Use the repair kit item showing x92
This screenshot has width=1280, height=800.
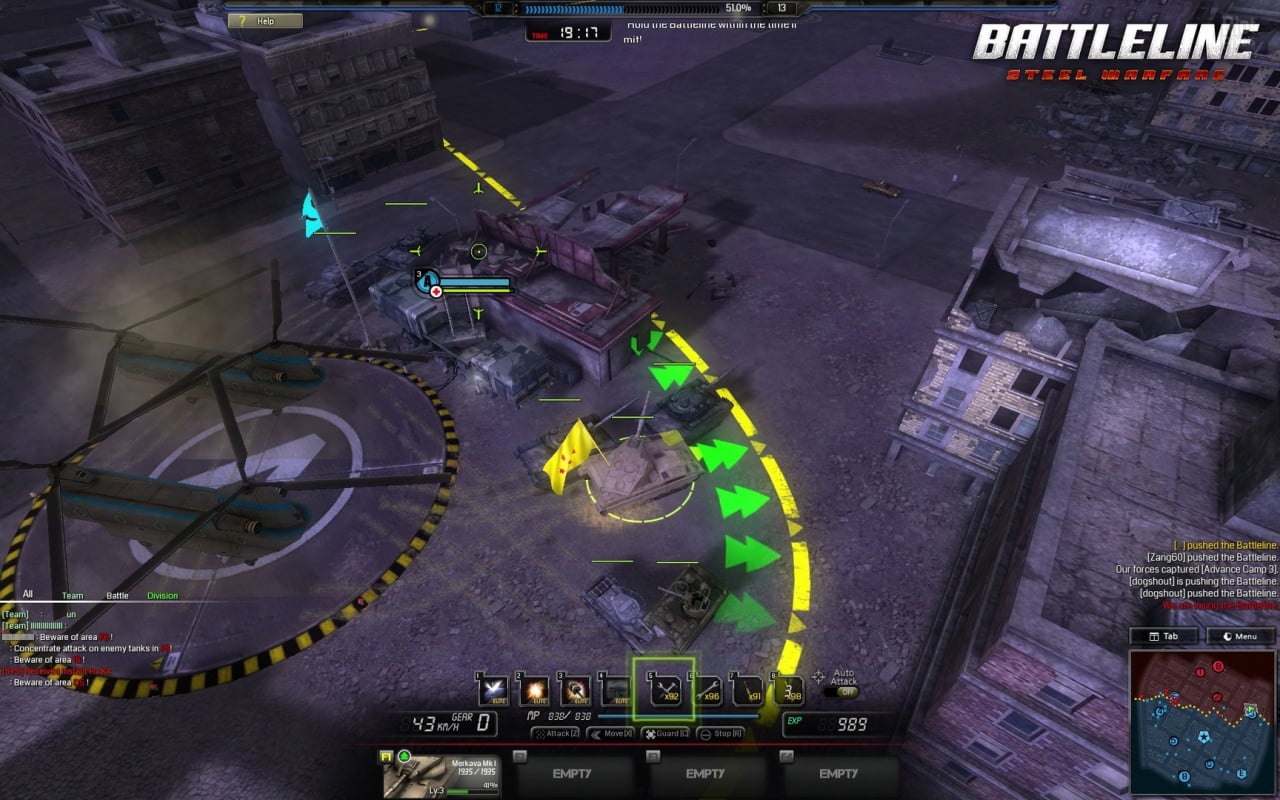[x=663, y=690]
